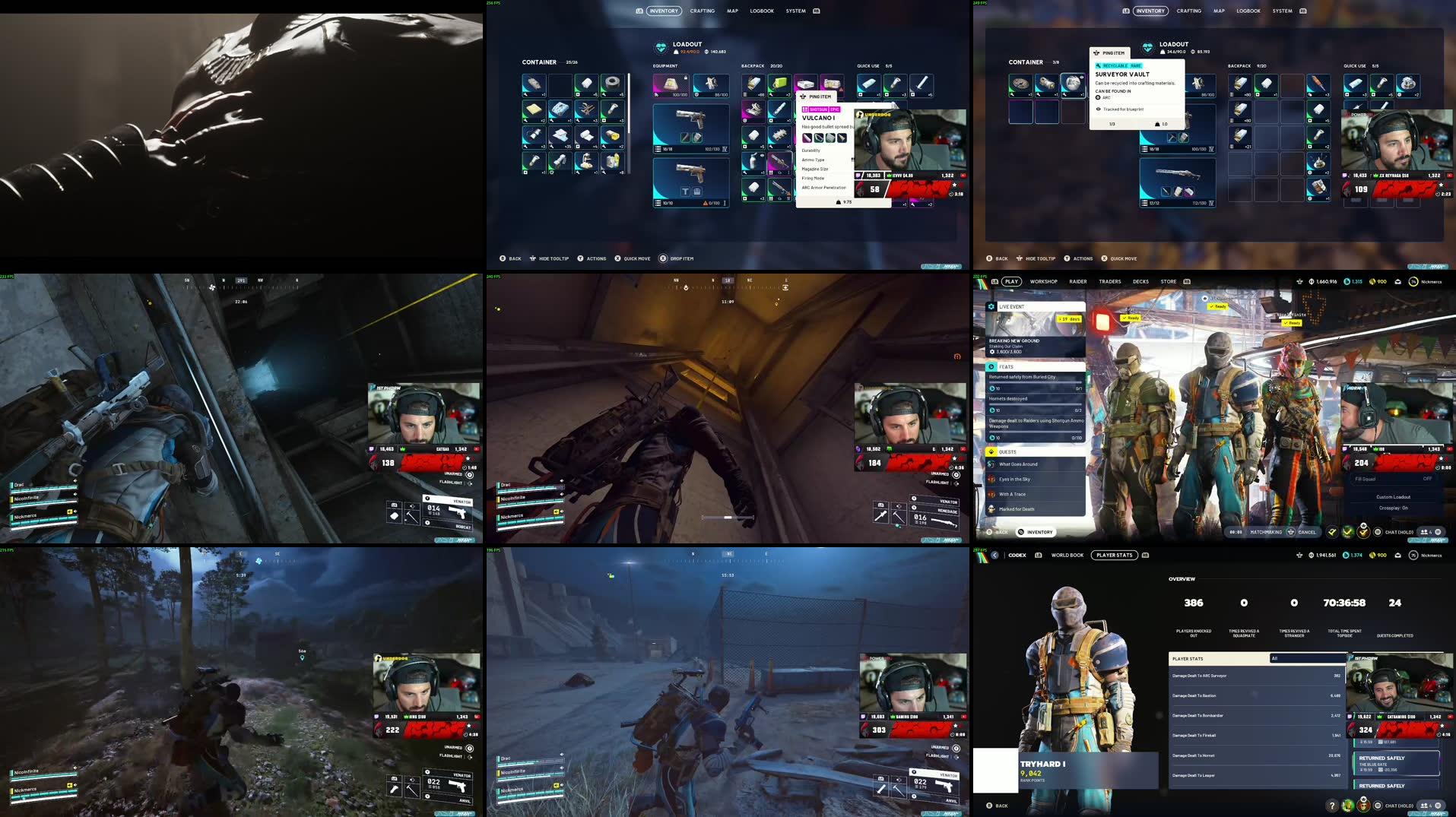1456x817 pixels.
Task: Select the What Goes Around quest entry
Action: coord(1020,464)
